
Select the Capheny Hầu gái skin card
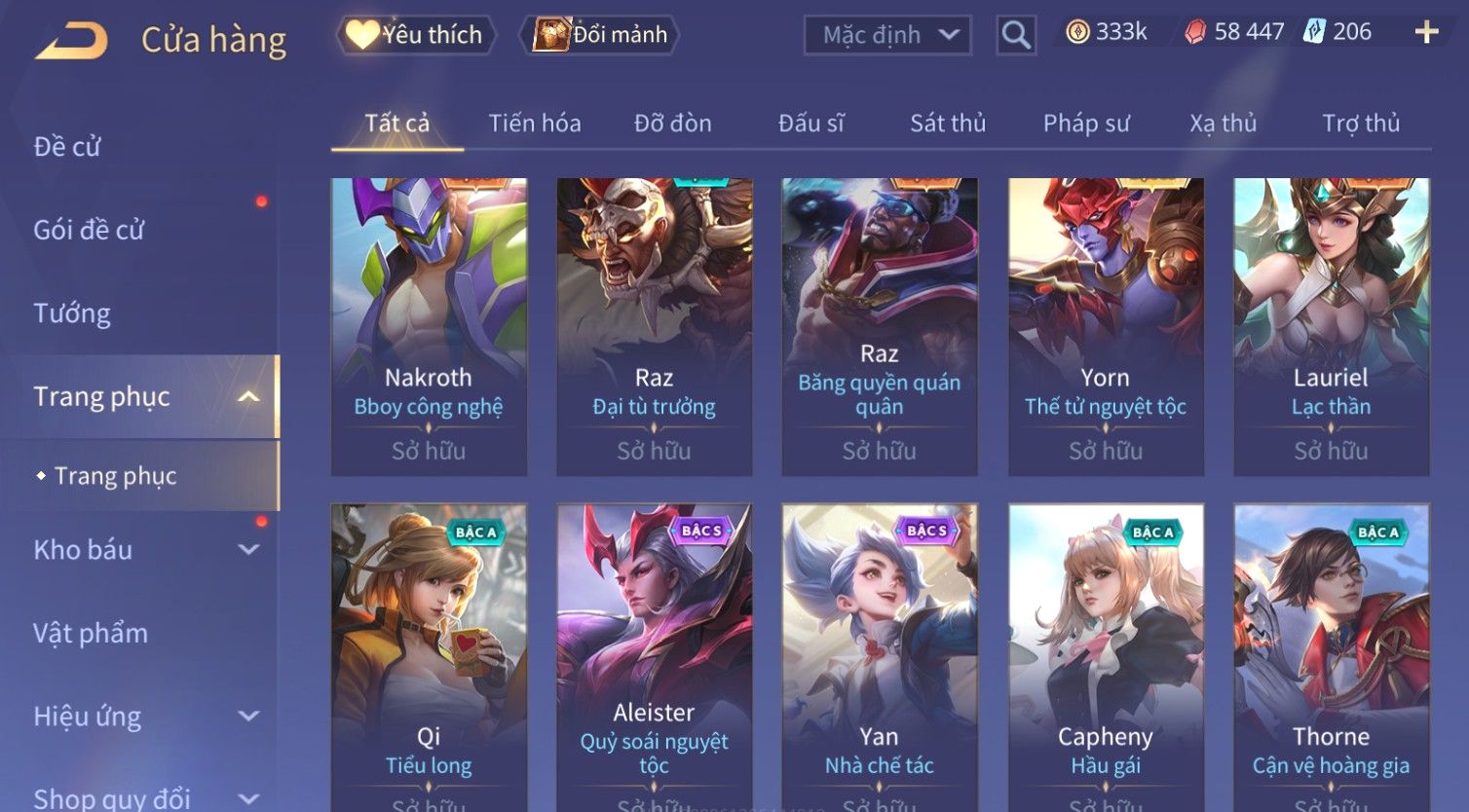coord(1106,652)
